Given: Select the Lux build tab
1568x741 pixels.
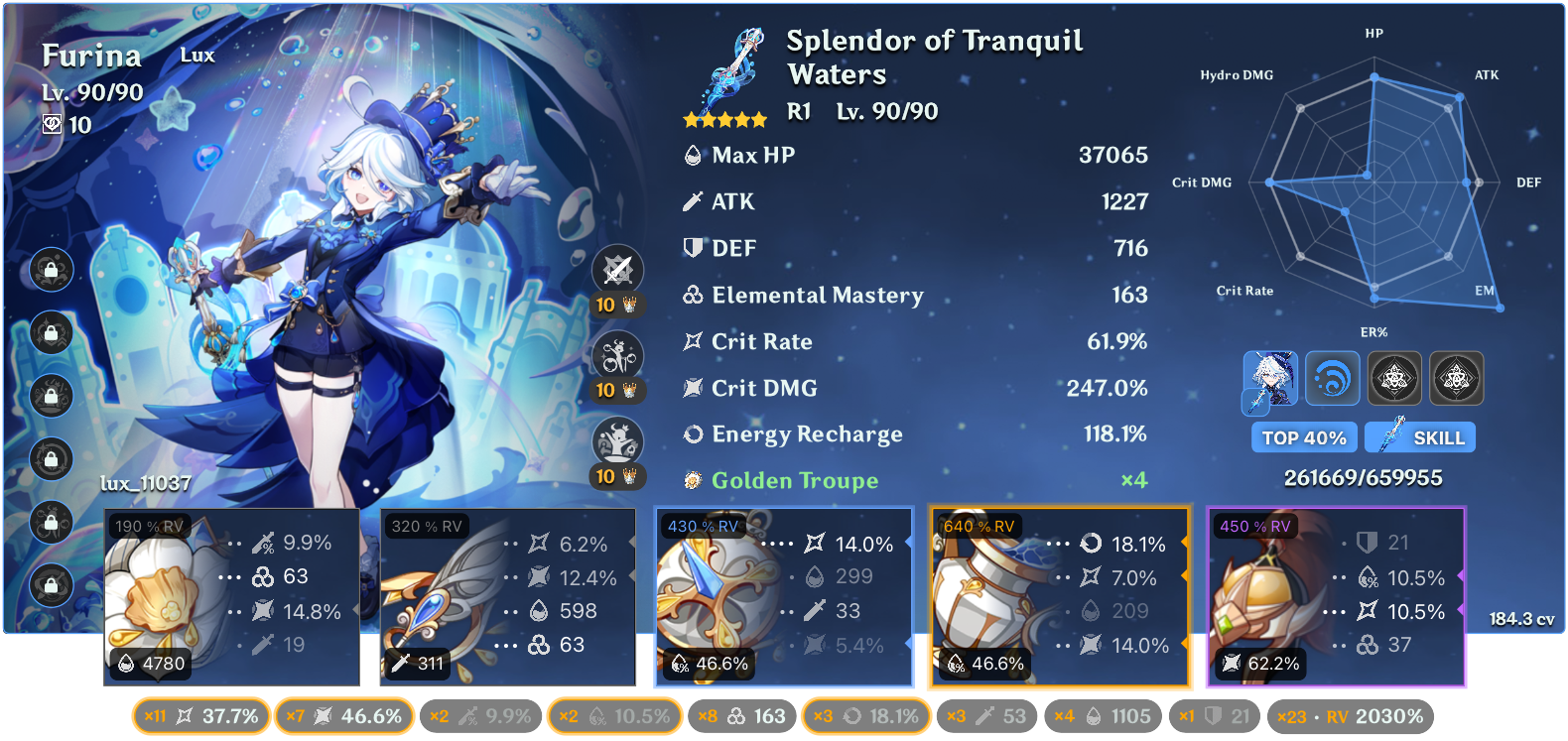Looking at the screenshot, I should (196, 56).
